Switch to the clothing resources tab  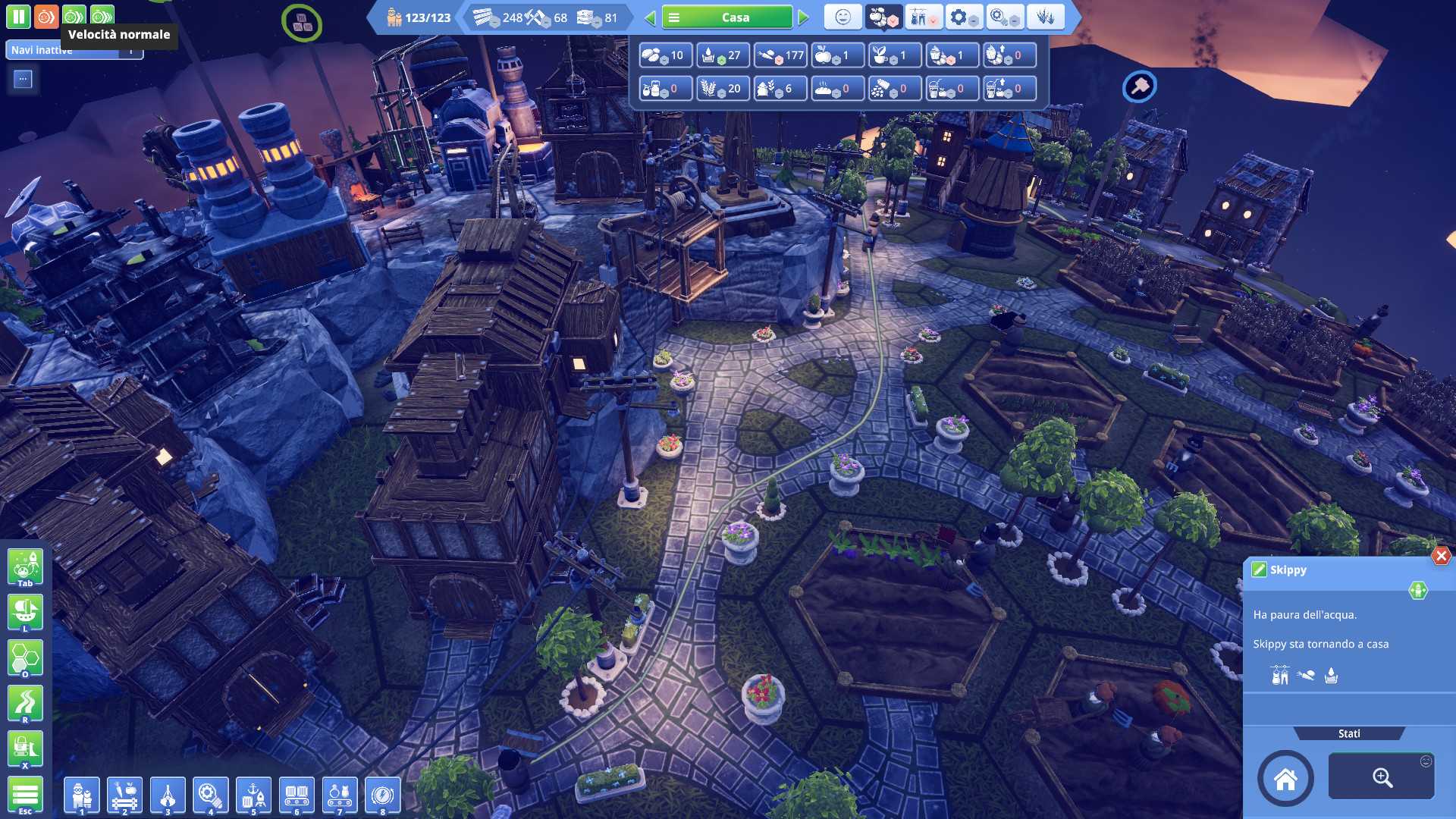click(x=922, y=17)
